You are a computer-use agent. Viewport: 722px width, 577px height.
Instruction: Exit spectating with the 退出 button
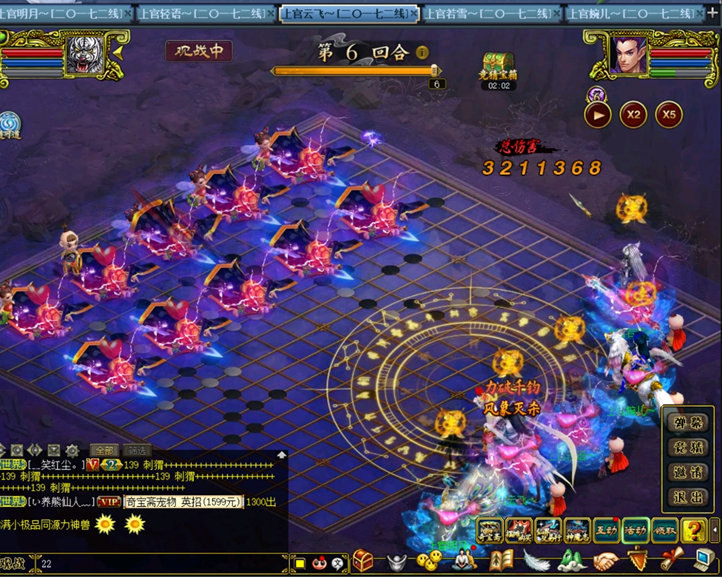pyautogui.click(x=689, y=497)
